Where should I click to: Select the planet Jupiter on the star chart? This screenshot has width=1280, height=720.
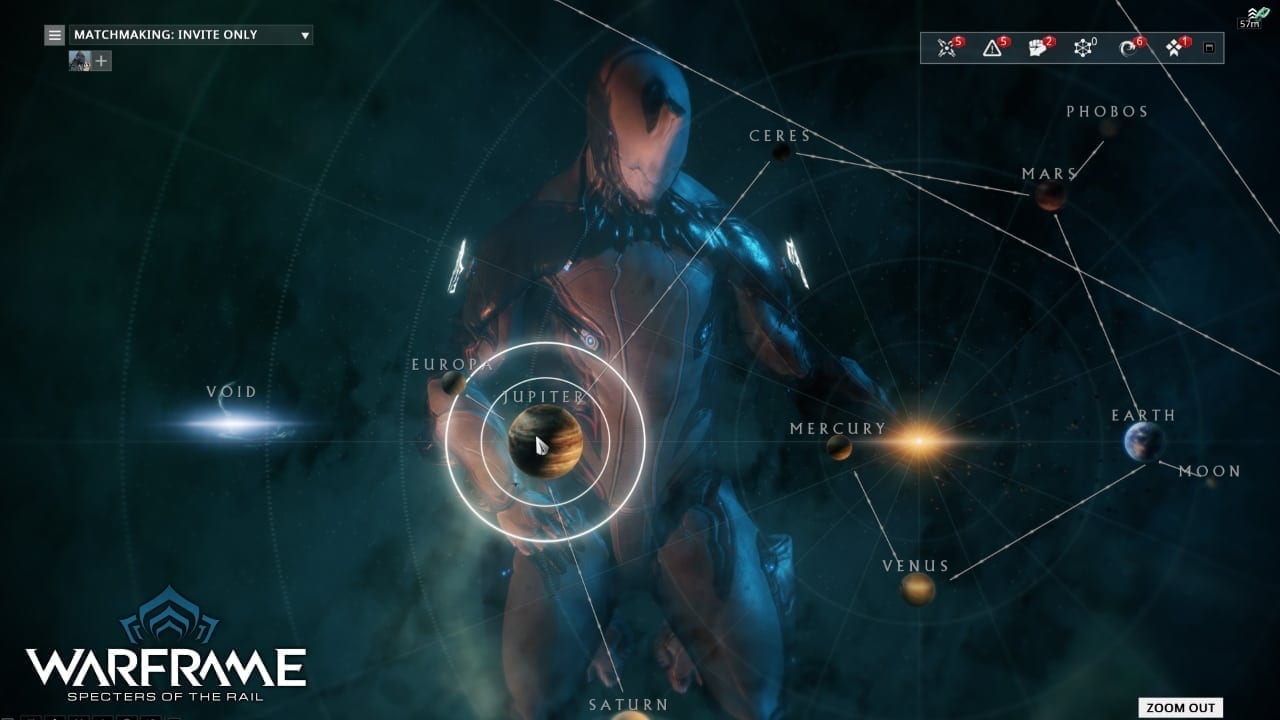[x=545, y=442]
